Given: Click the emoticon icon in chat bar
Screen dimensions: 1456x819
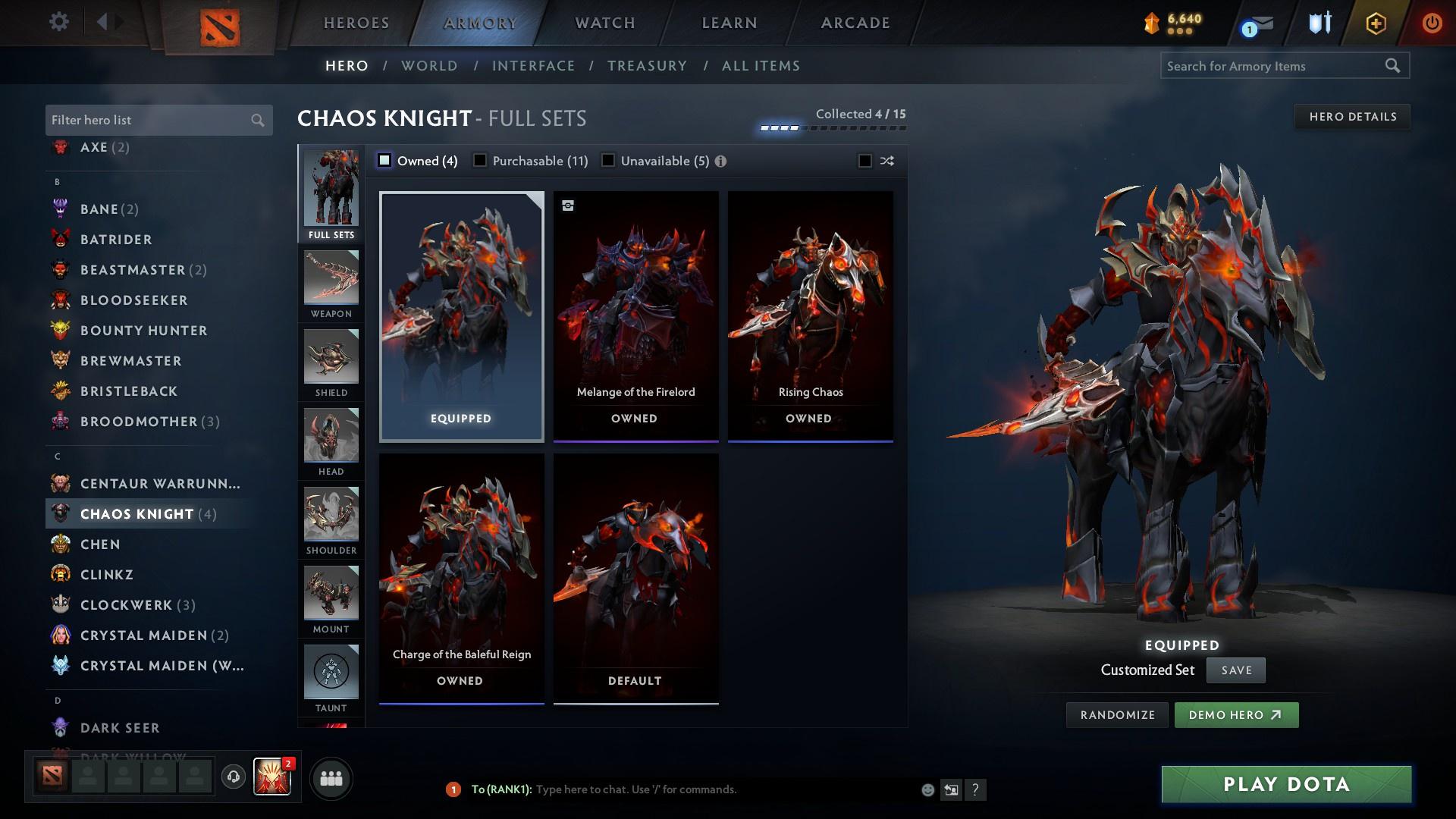Looking at the screenshot, I should pyautogui.click(x=927, y=789).
